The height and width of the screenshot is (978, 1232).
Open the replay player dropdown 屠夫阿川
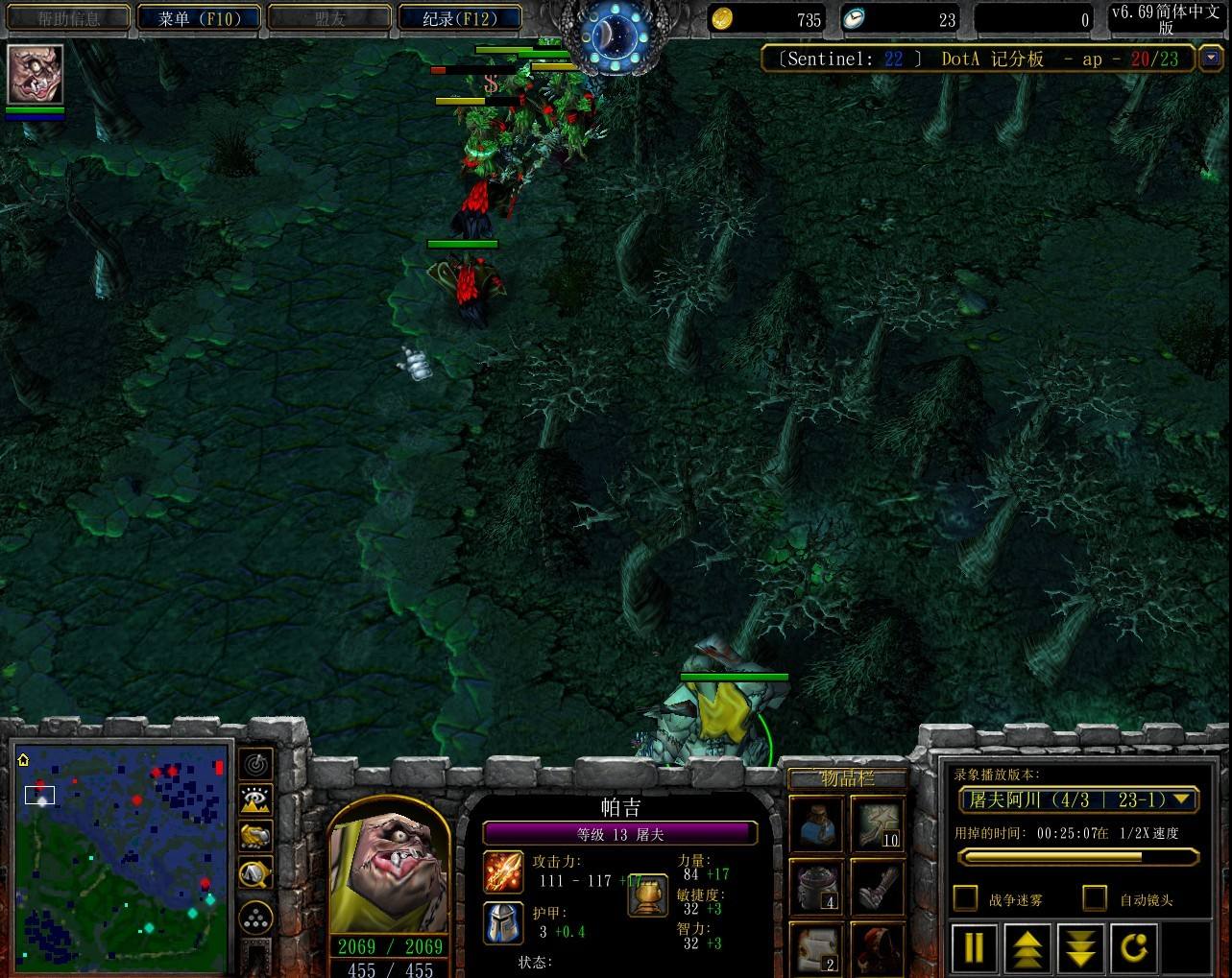(1077, 799)
